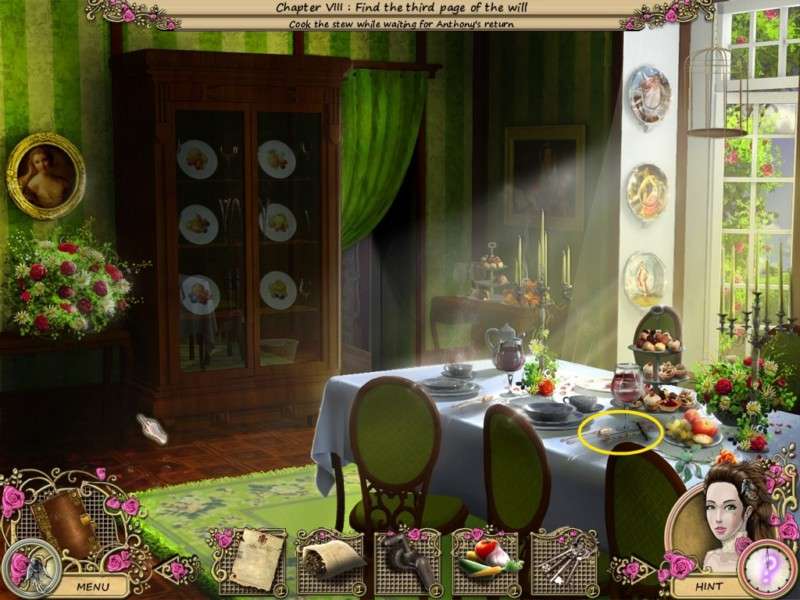Click the inventory right scroll arrow
Screen dimensions: 800x600
tap(630, 571)
